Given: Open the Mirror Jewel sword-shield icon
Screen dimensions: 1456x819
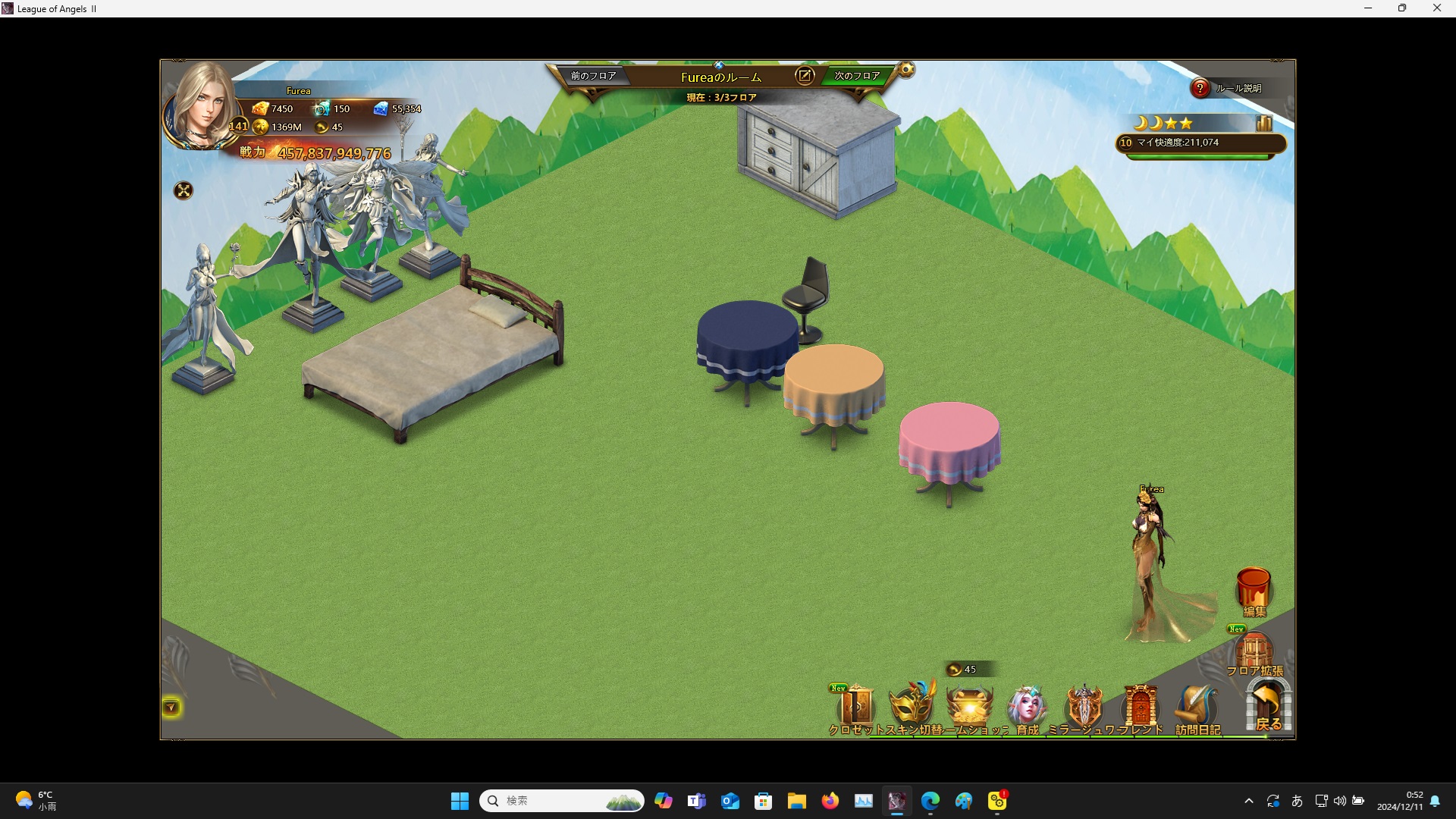Looking at the screenshot, I should (x=1084, y=707).
